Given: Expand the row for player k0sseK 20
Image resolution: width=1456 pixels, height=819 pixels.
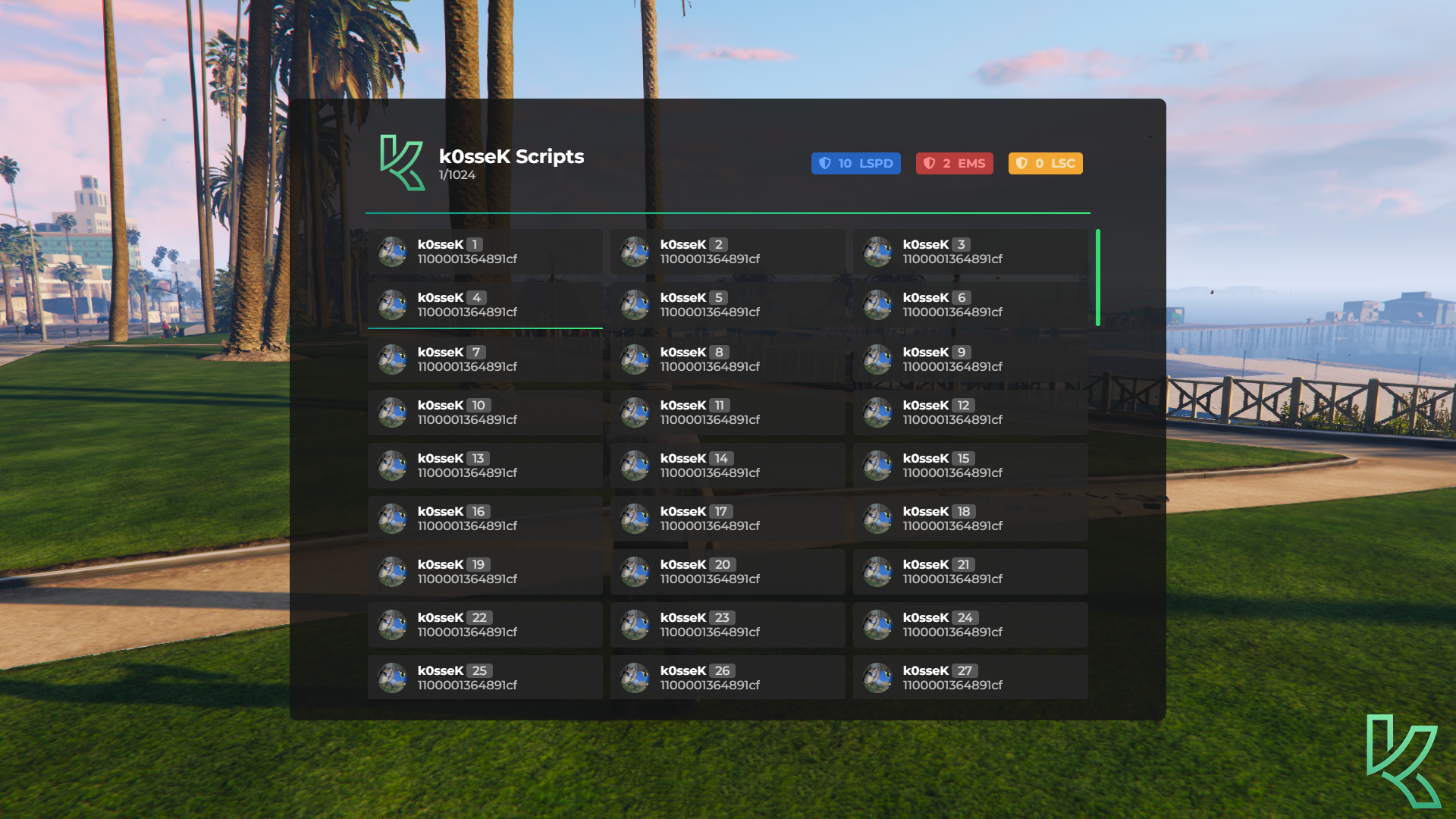Looking at the screenshot, I should tap(727, 571).
